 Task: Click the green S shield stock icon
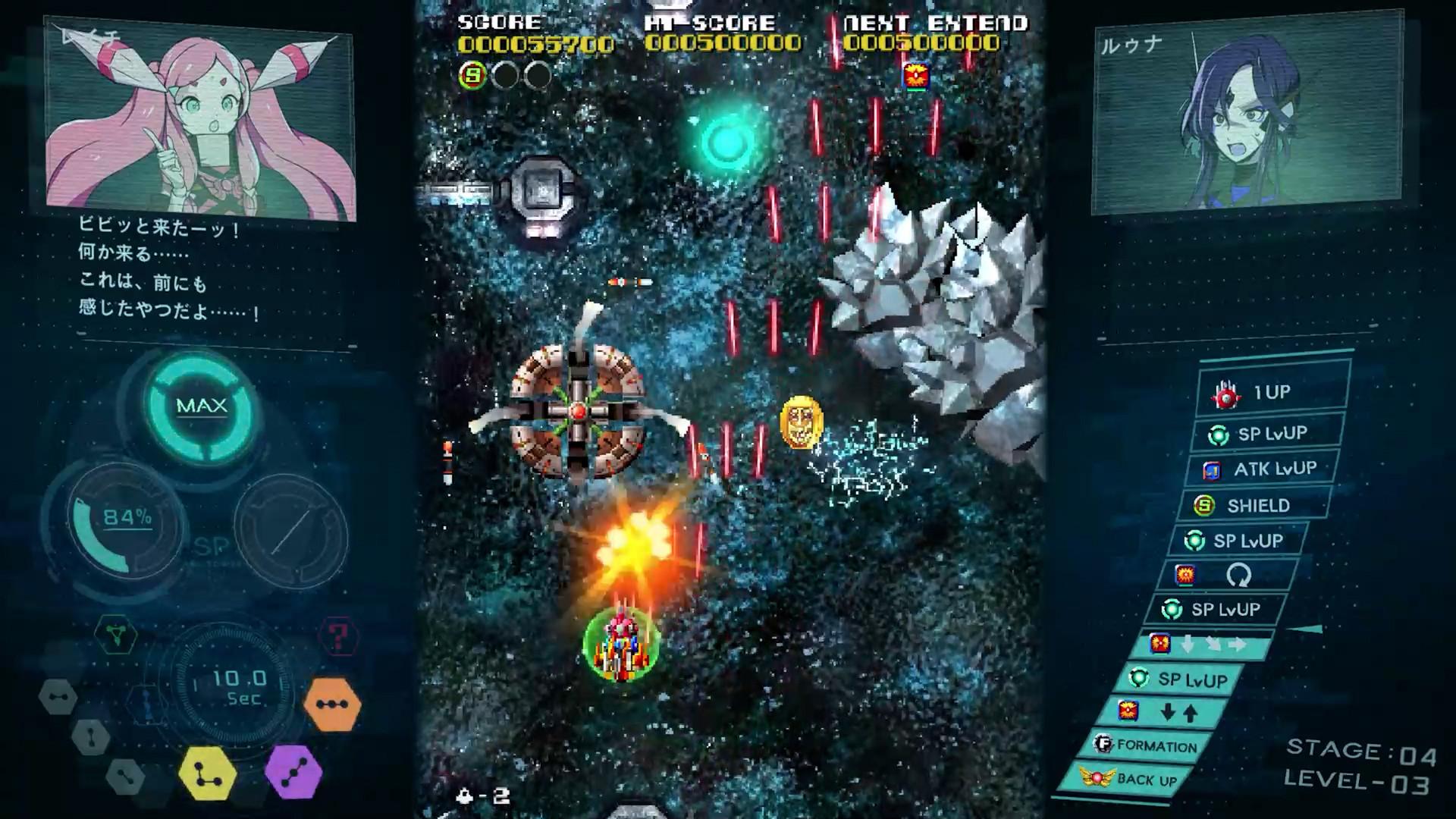[472, 75]
